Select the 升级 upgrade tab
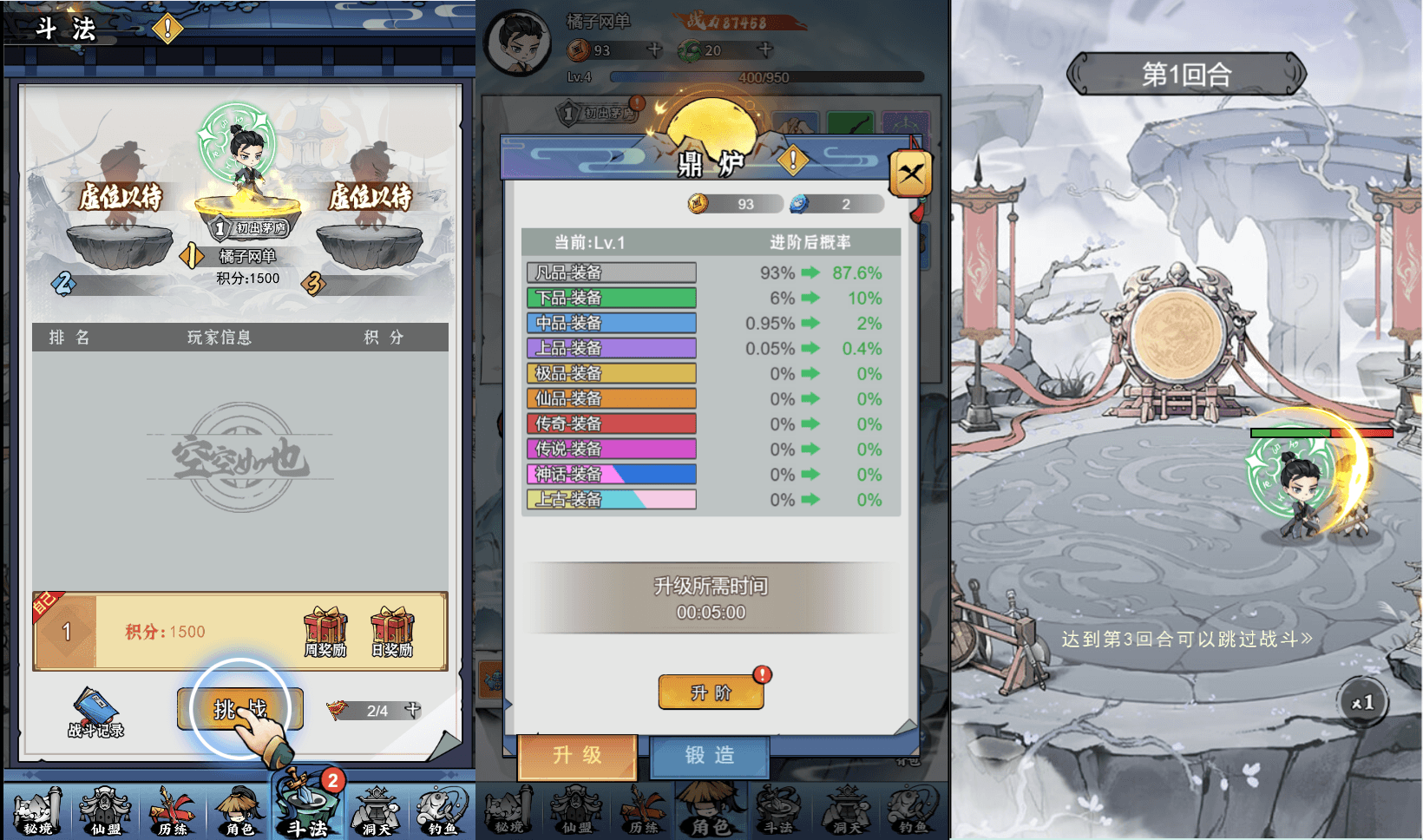Image resolution: width=1423 pixels, height=840 pixels. pyautogui.click(x=577, y=756)
